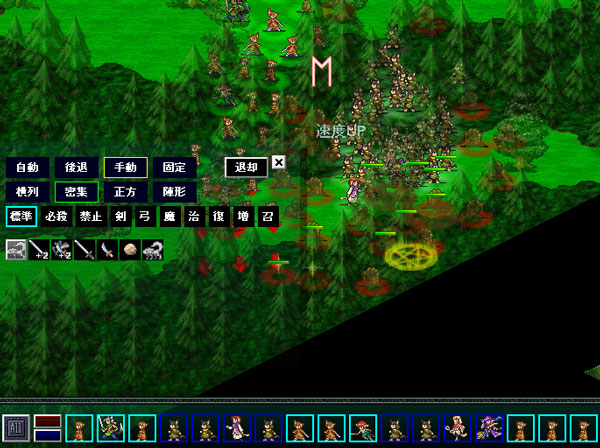The height and width of the screenshot is (448, 600).
Task: Click the skeletal beast skill icon
Action: [153, 250]
